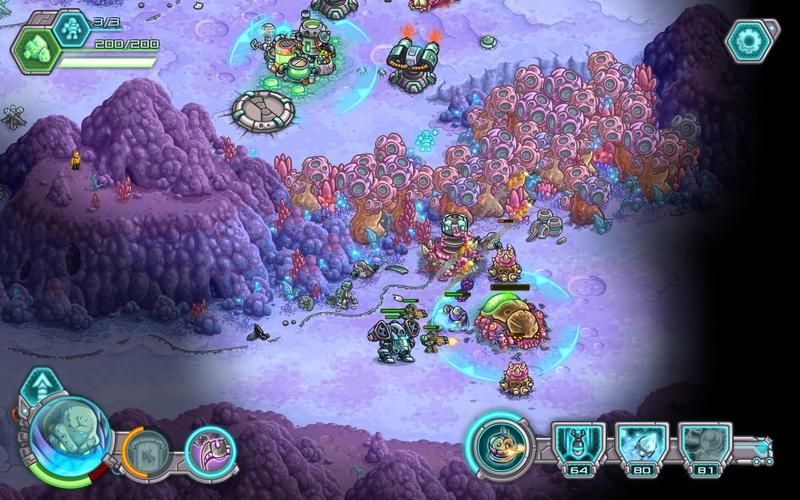
Task: Fire the round flamethrower drone power
Action: (501, 444)
